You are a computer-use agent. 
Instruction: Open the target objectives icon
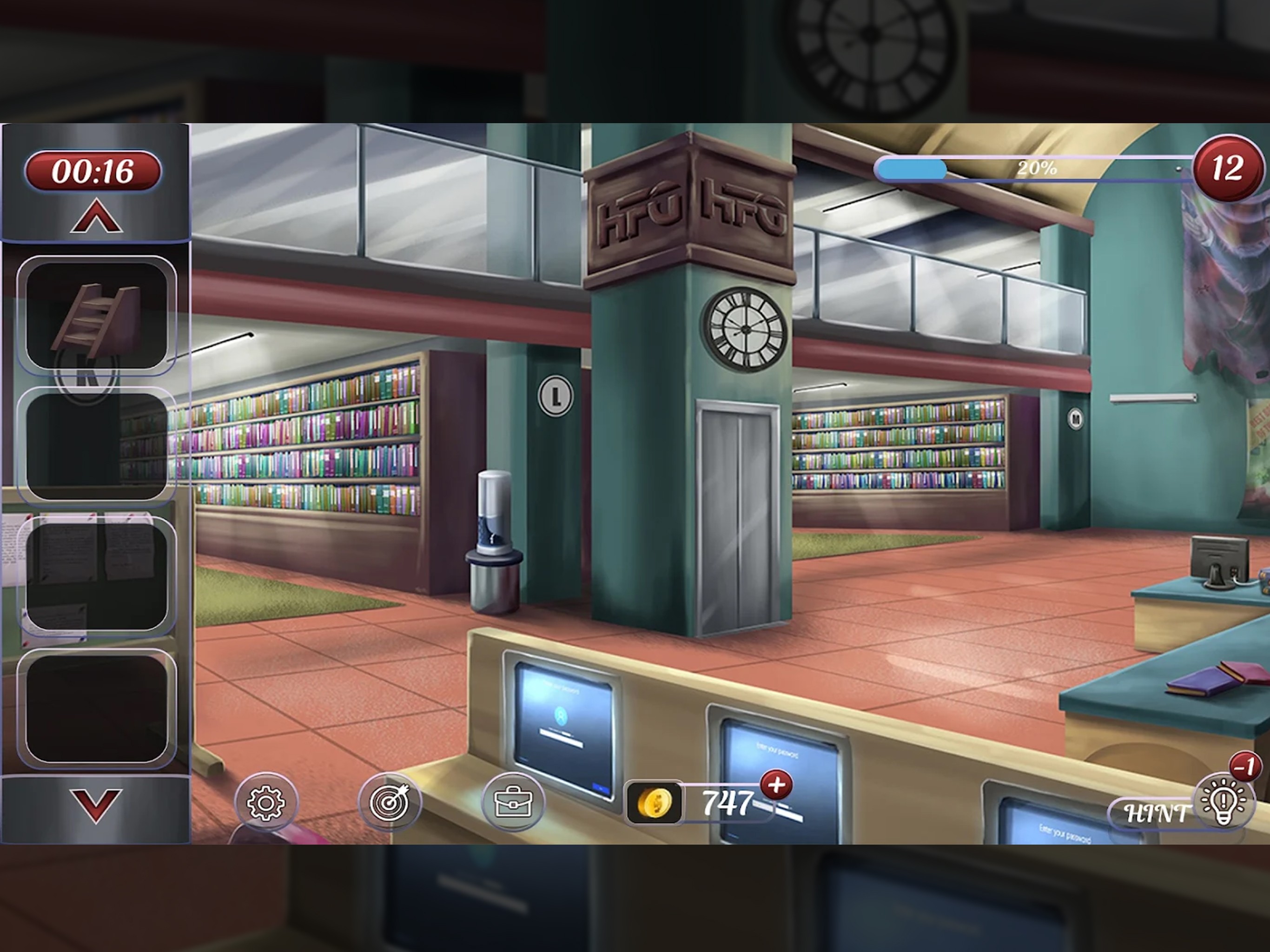tap(389, 801)
